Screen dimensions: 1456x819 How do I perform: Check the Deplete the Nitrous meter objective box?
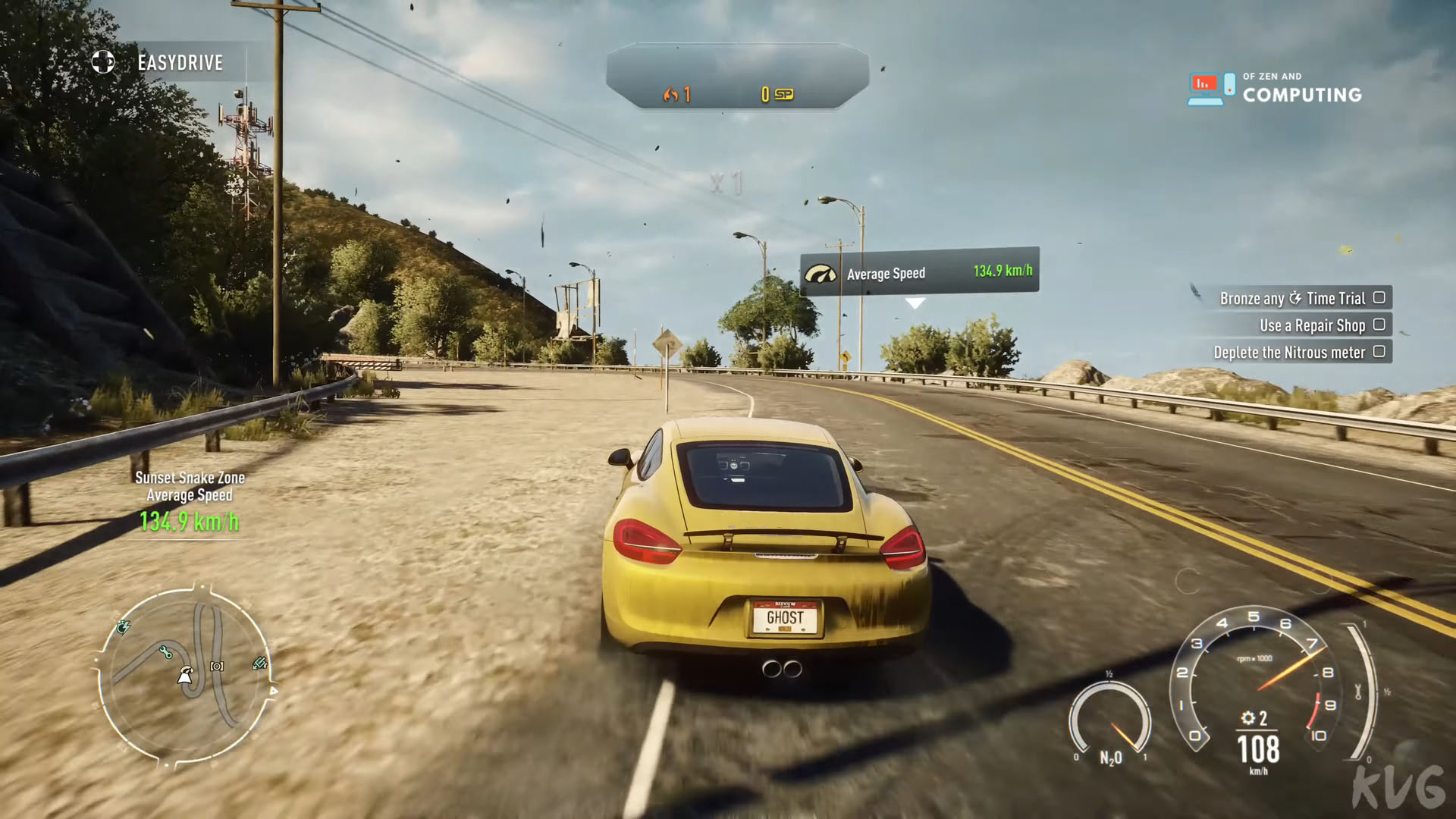pos(1379,352)
